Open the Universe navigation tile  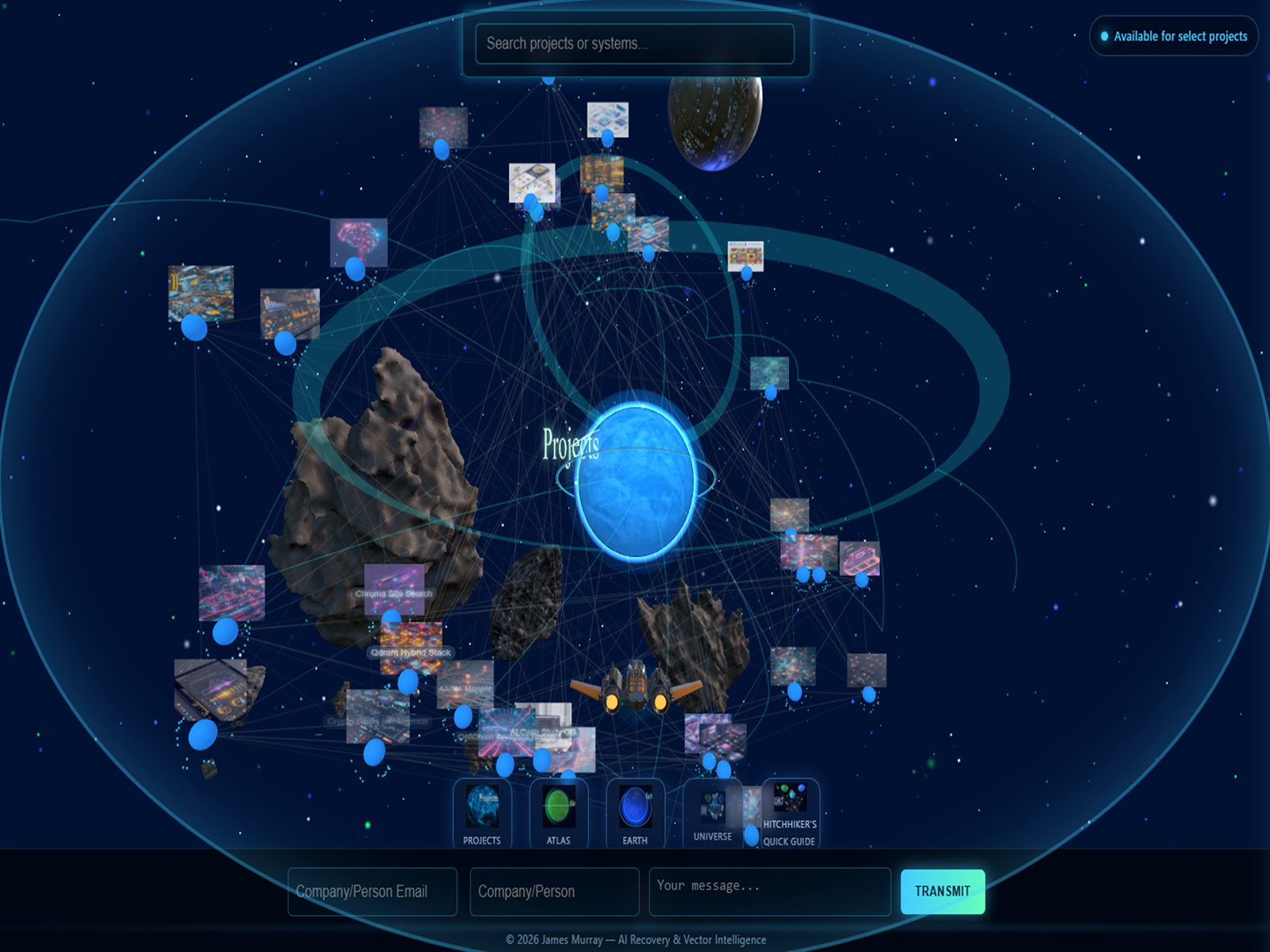tap(712, 814)
